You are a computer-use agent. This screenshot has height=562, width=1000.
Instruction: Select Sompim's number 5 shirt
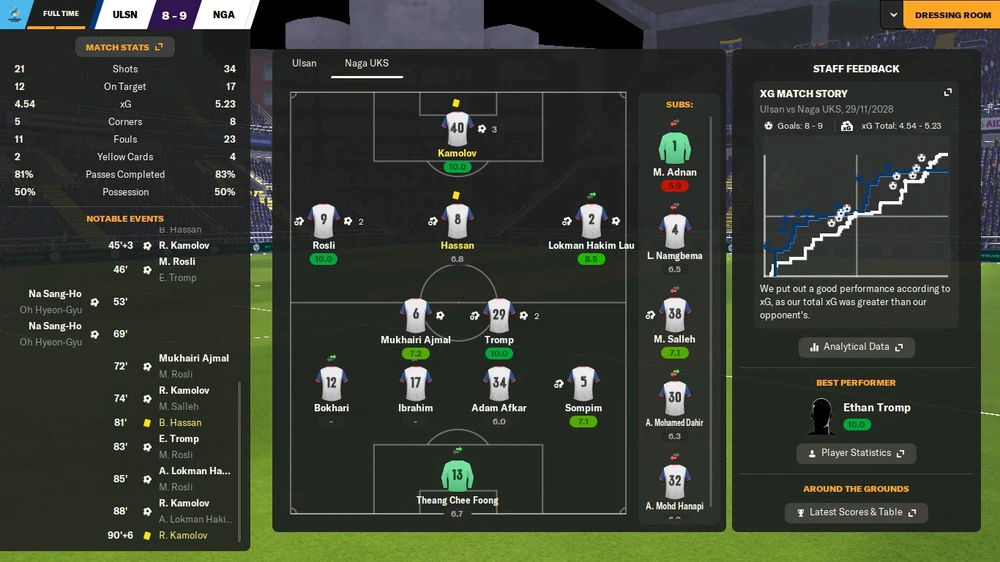[x=583, y=383]
